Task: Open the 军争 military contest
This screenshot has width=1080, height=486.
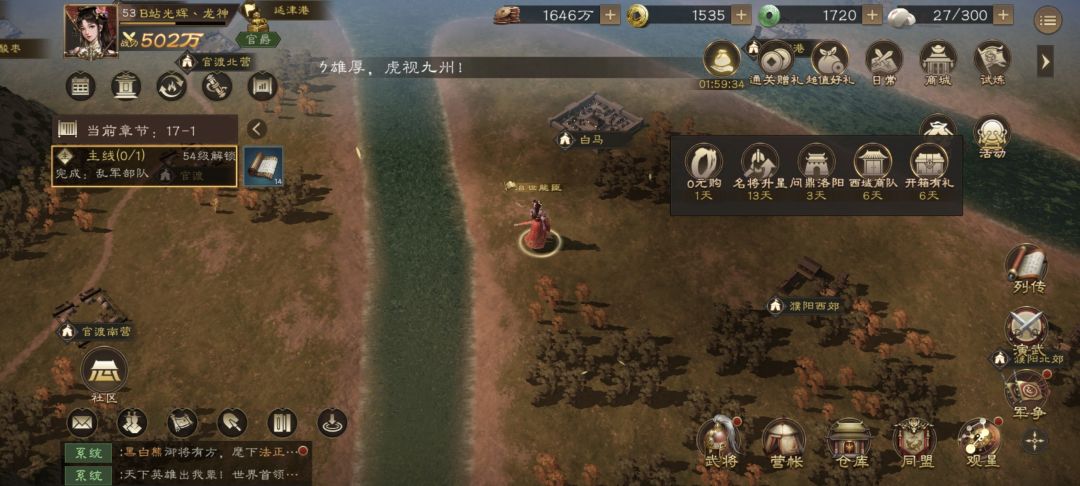Action: 1026,394
